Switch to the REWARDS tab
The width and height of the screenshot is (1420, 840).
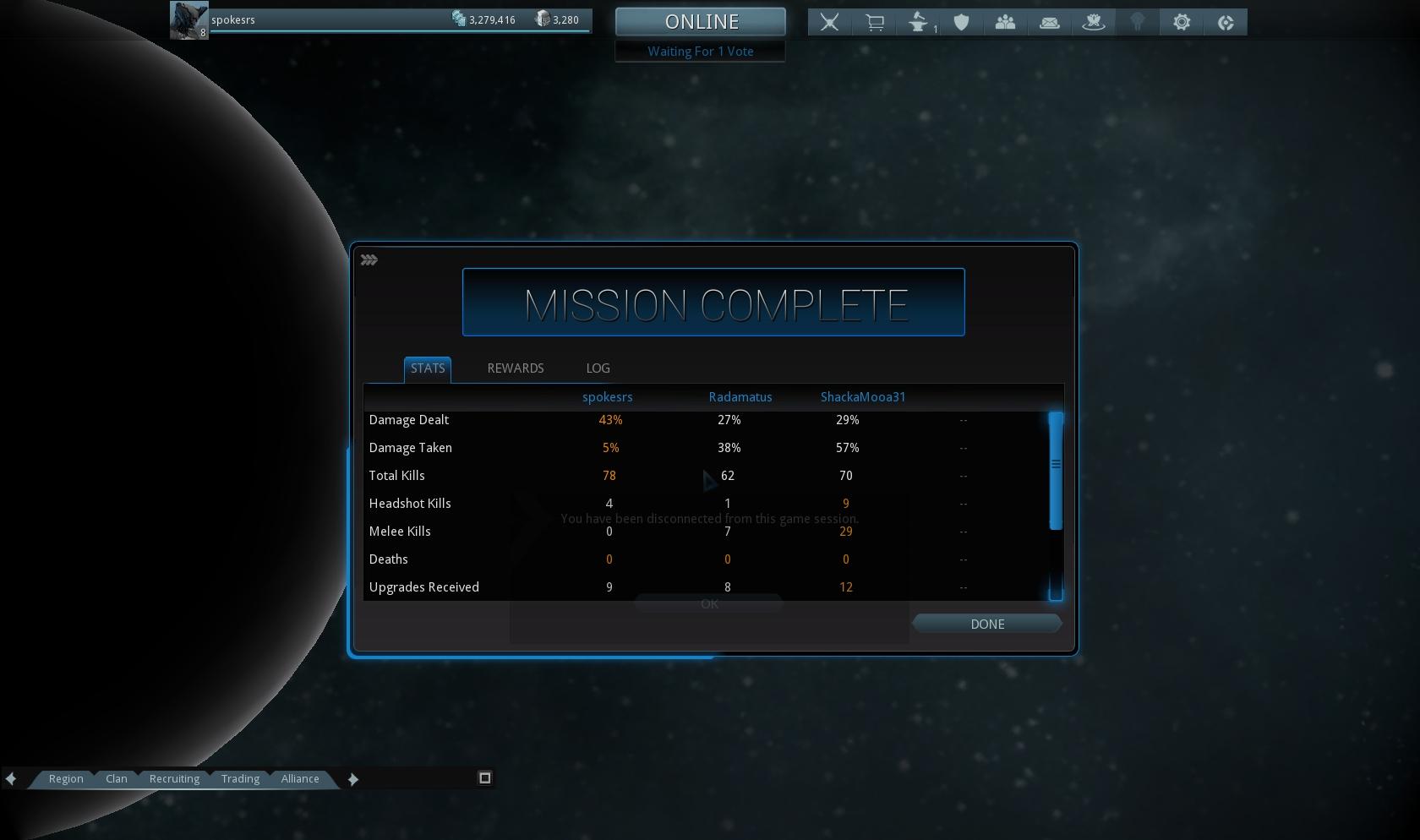pyautogui.click(x=516, y=368)
